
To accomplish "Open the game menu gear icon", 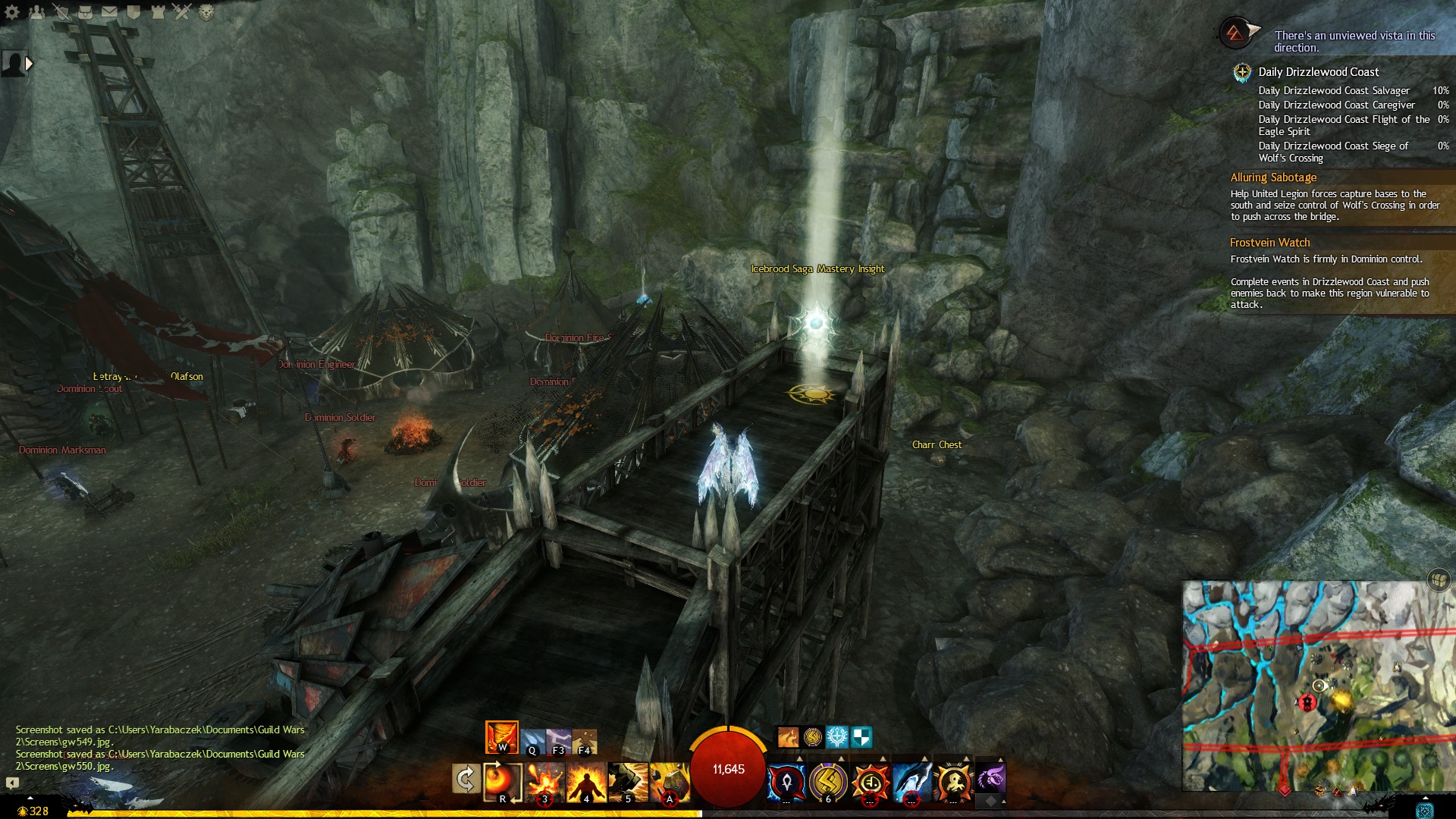I will [12, 11].
